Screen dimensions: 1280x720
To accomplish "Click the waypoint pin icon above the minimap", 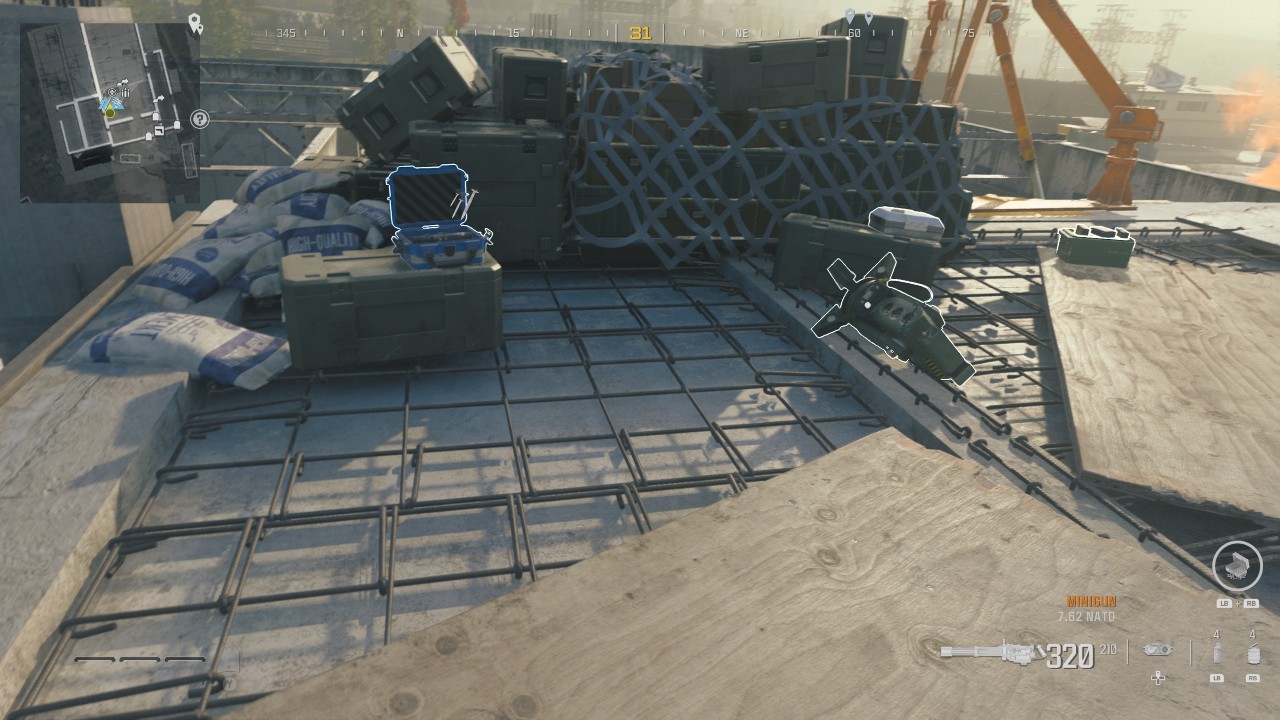I will 195,22.
